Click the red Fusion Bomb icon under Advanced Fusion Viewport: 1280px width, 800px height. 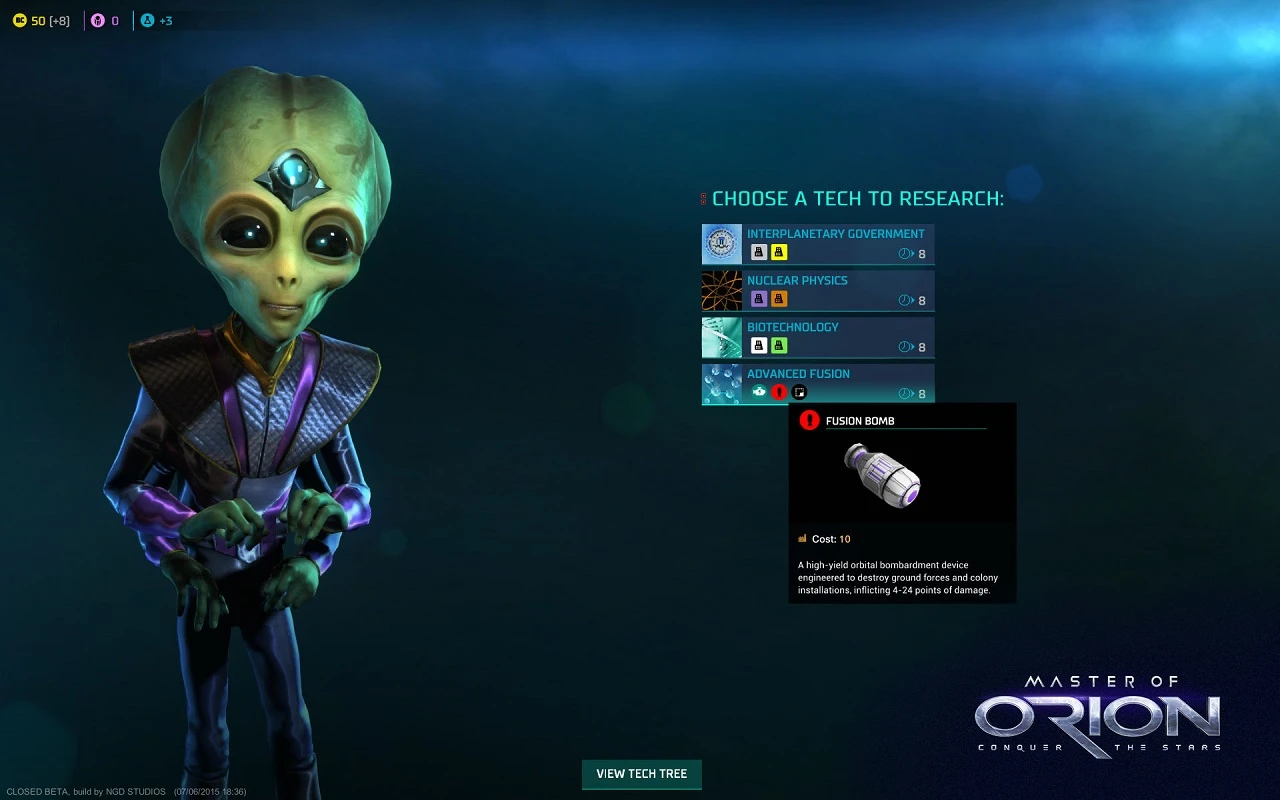click(779, 393)
